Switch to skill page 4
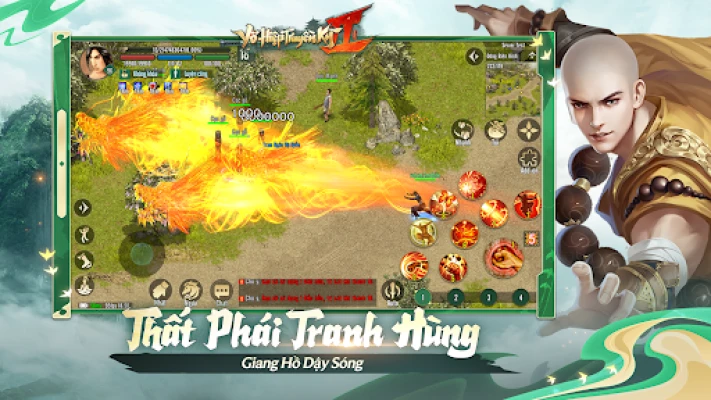This screenshot has width=711, height=400. coord(520,296)
